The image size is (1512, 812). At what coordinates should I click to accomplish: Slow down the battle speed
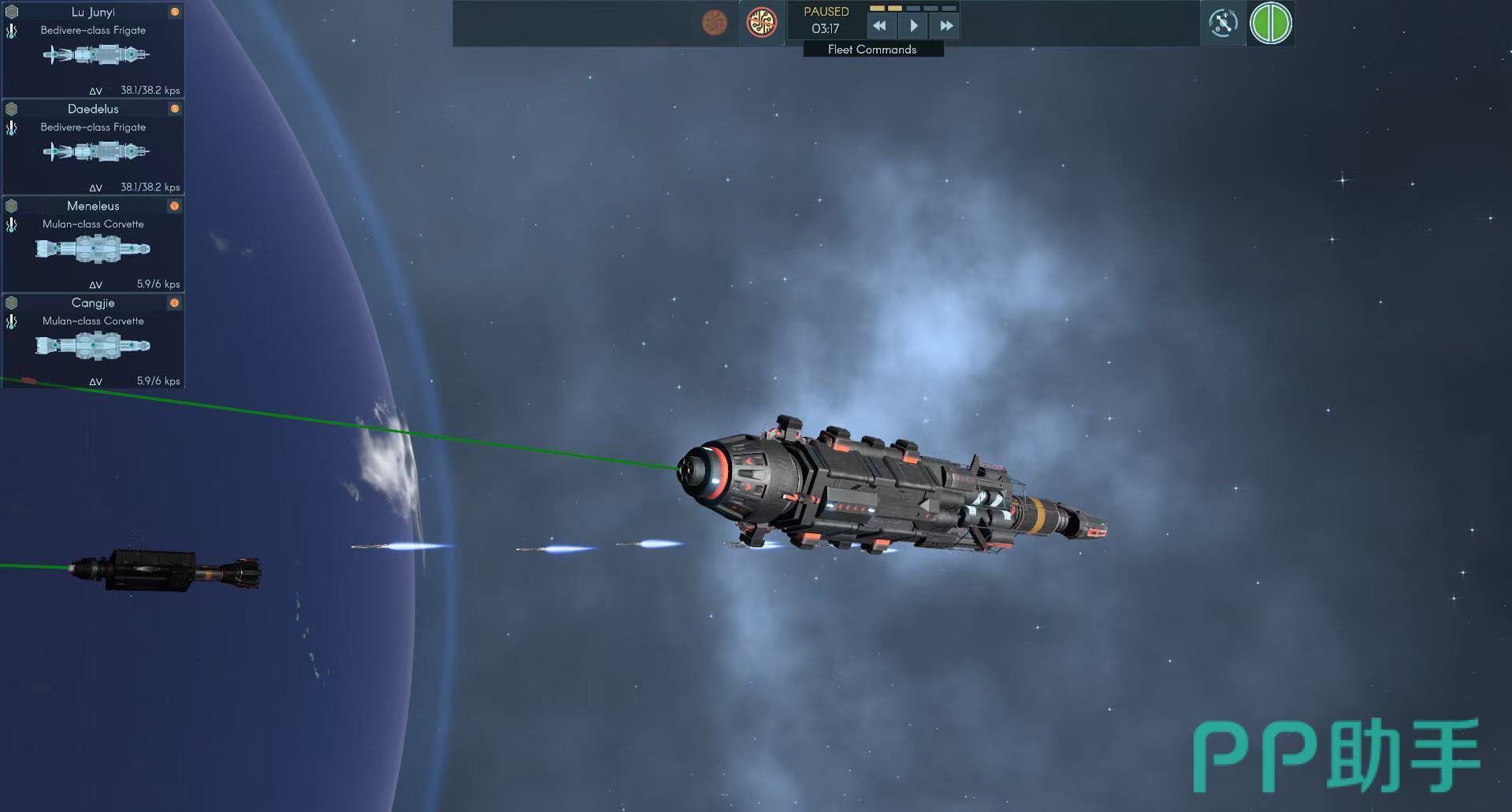[880, 26]
